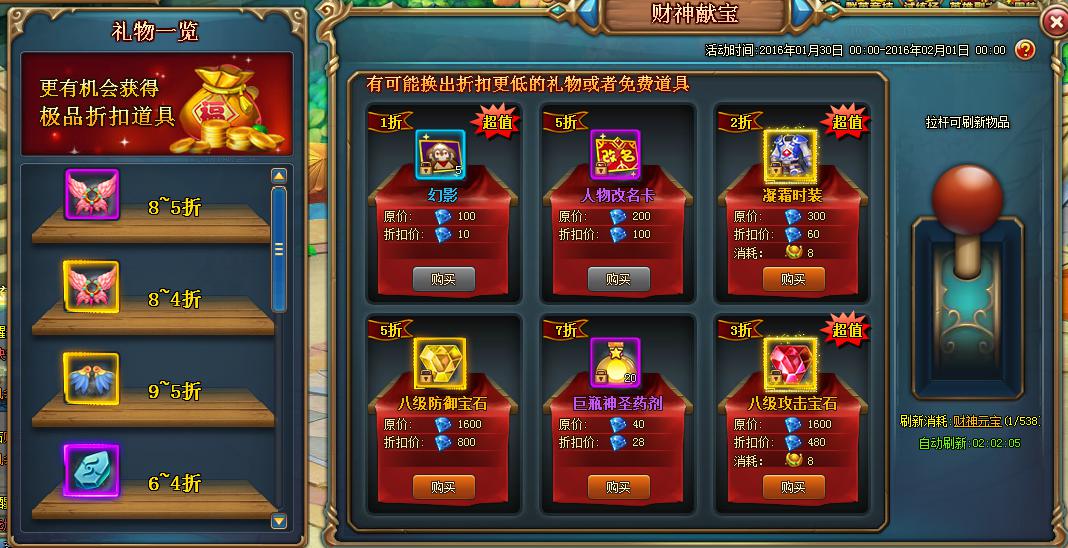This screenshot has height=548, width=1068.
Task: Click the gift list scroll-up arrow
Action: pos(279,176)
